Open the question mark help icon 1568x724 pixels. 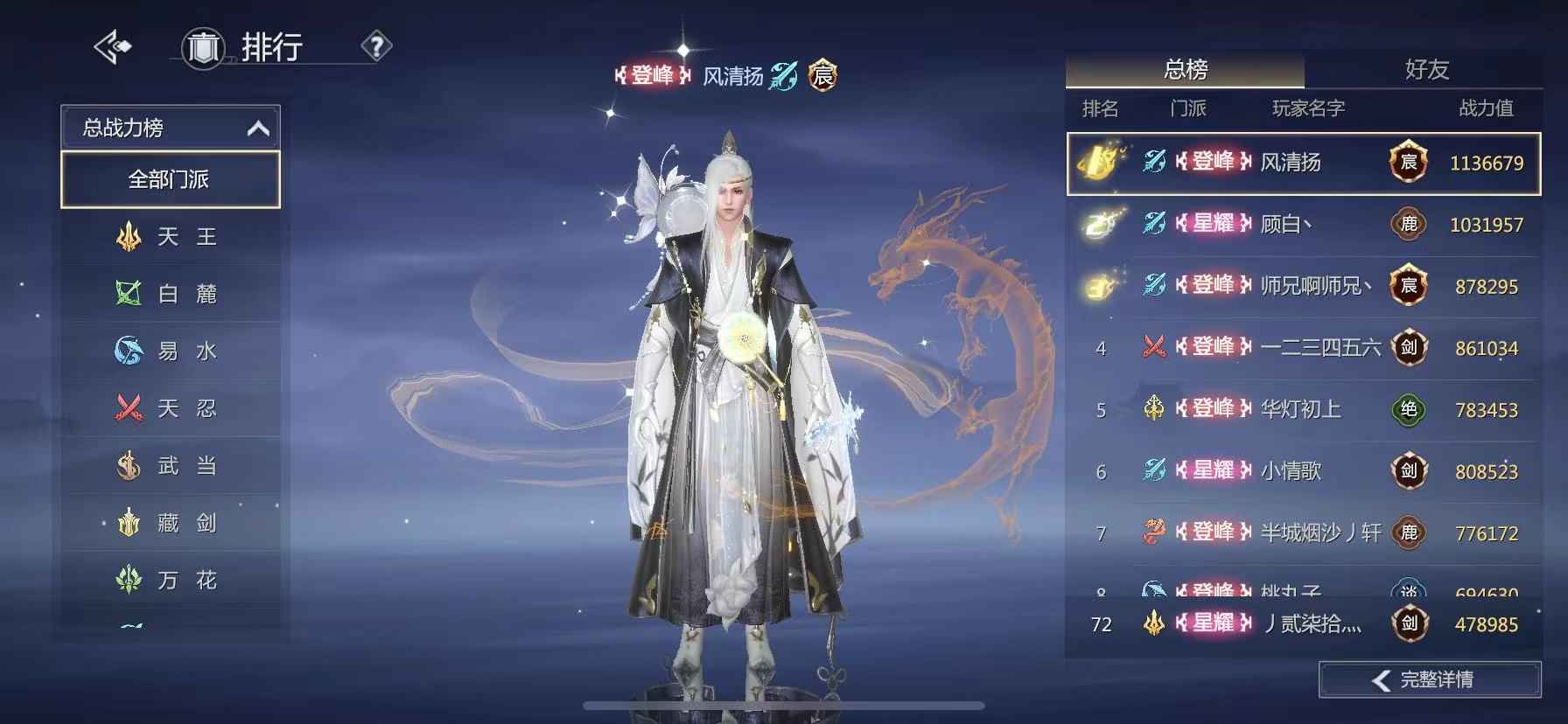pyautogui.click(x=376, y=46)
